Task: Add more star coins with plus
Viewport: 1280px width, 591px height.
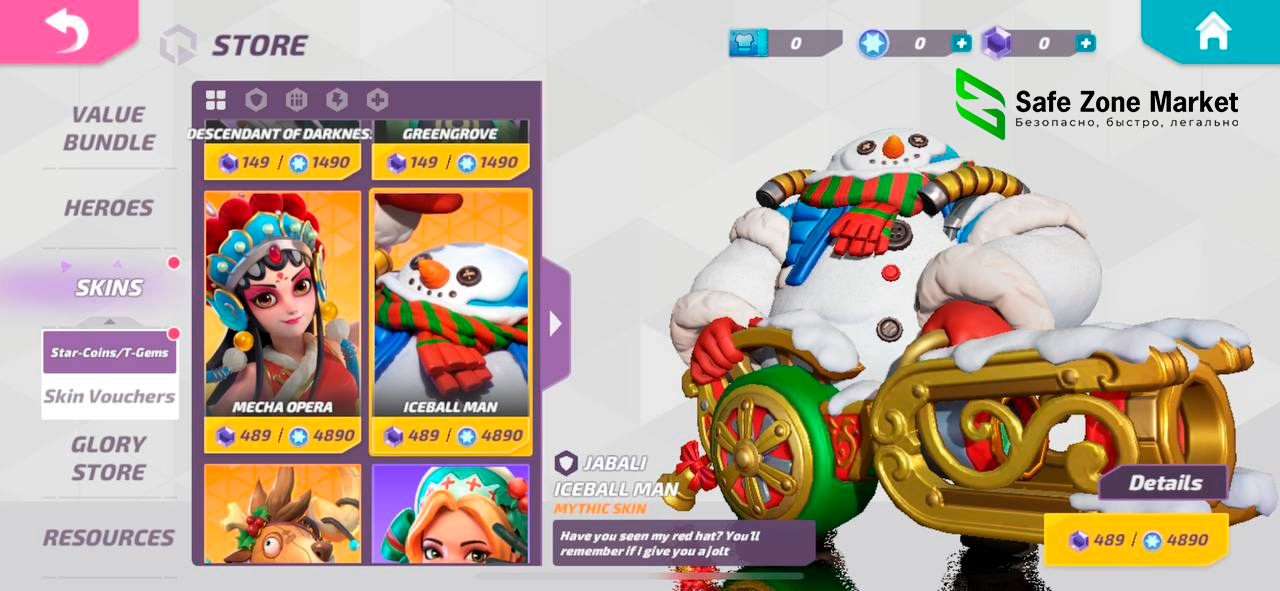Action: [961, 43]
